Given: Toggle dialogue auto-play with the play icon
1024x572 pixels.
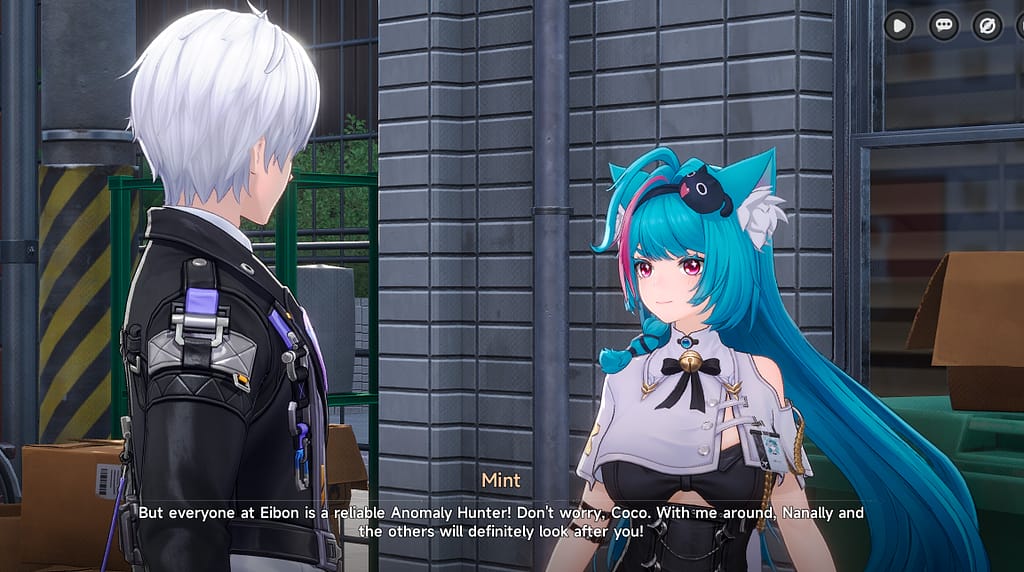Looking at the screenshot, I should coord(898,25).
